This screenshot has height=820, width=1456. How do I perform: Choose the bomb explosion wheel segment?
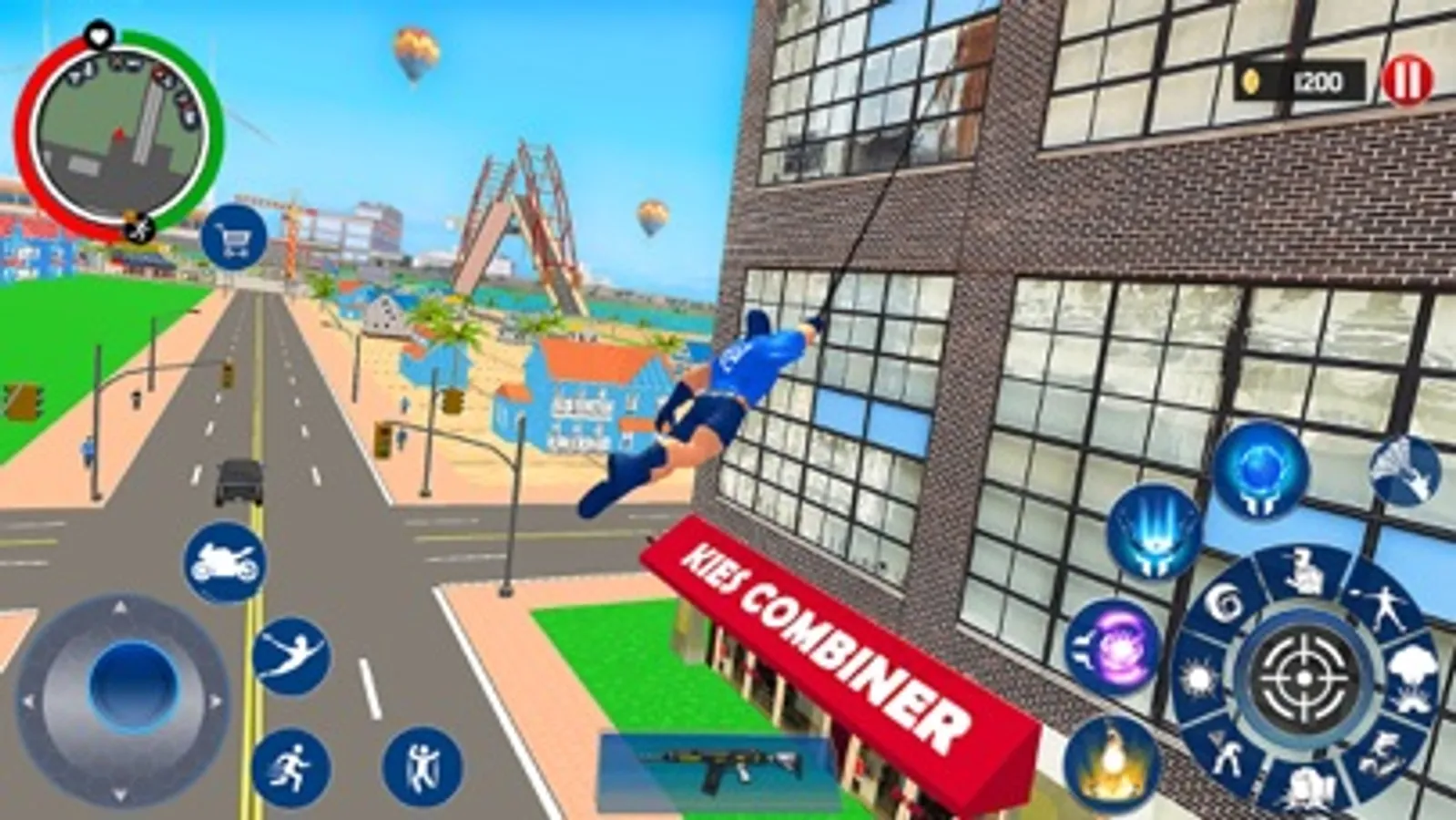(1411, 676)
